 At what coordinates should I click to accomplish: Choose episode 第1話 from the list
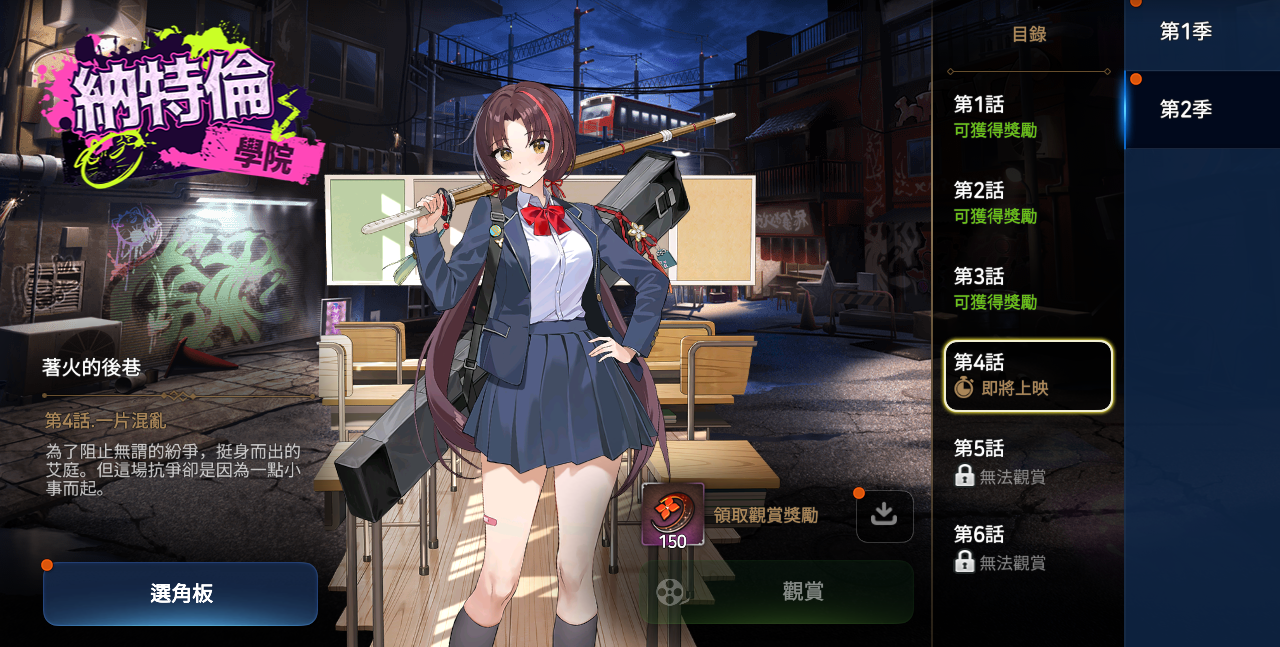click(x=1028, y=117)
